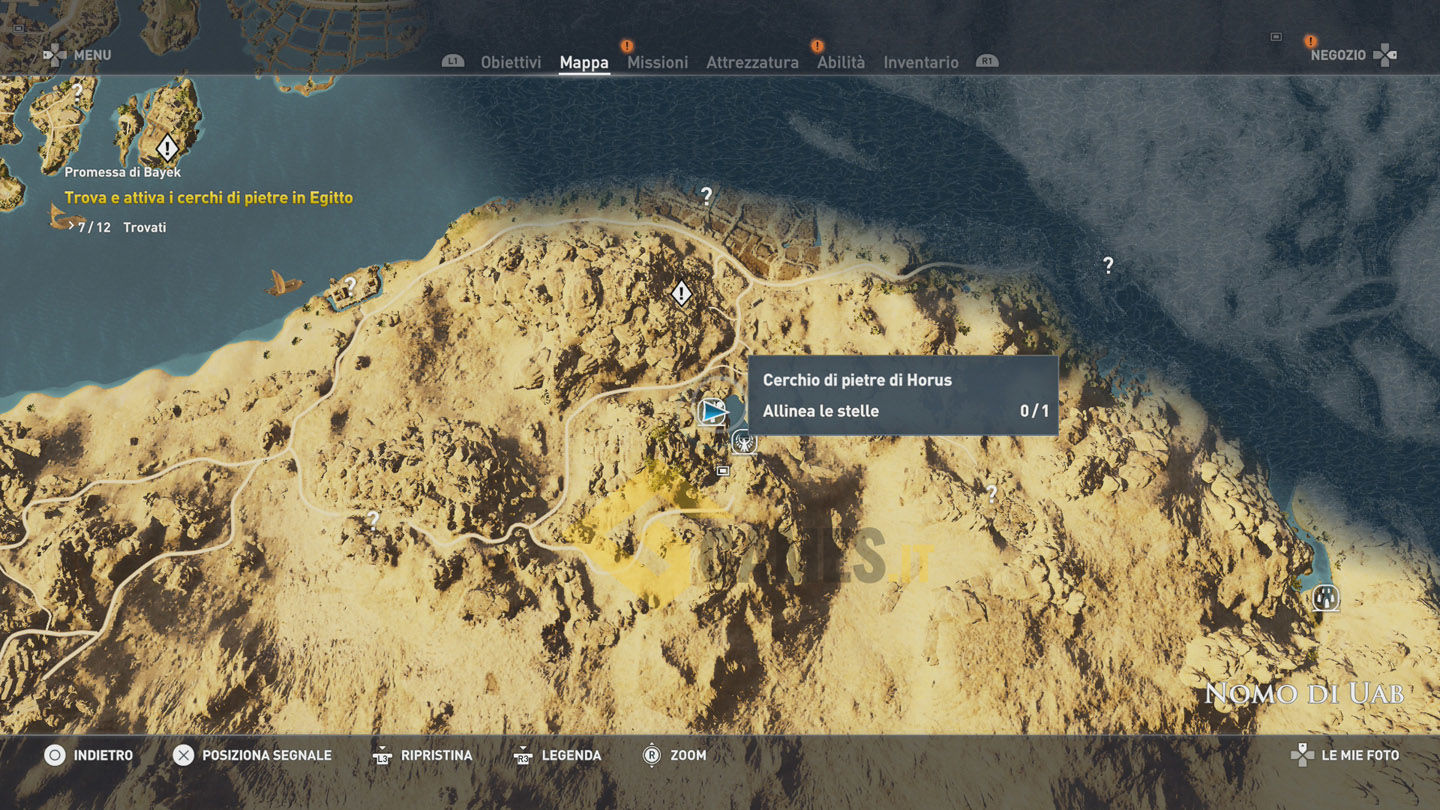Screen dimensions: 1440x810
Task: Show the map Legenda
Action: pyautogui.click(x=558, y=755)
